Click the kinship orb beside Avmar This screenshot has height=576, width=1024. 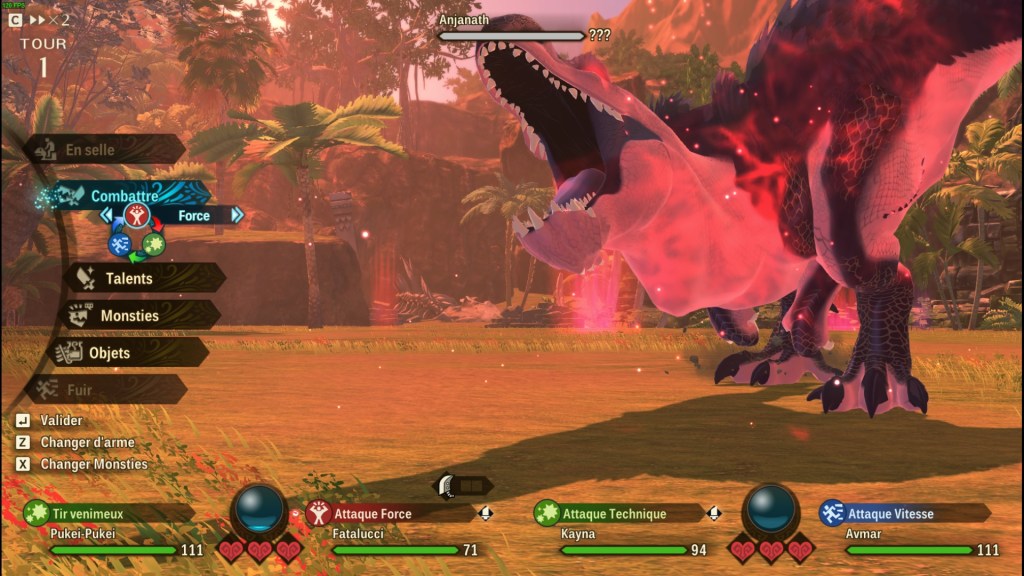tap(770, 508)
